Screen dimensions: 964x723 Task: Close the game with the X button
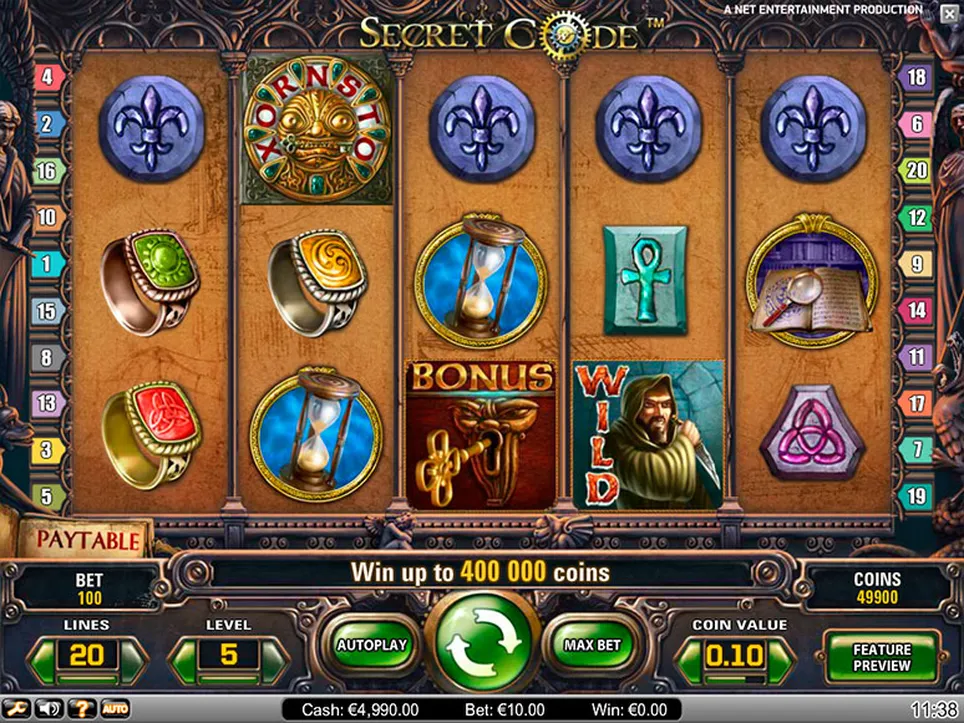point(947,13)
